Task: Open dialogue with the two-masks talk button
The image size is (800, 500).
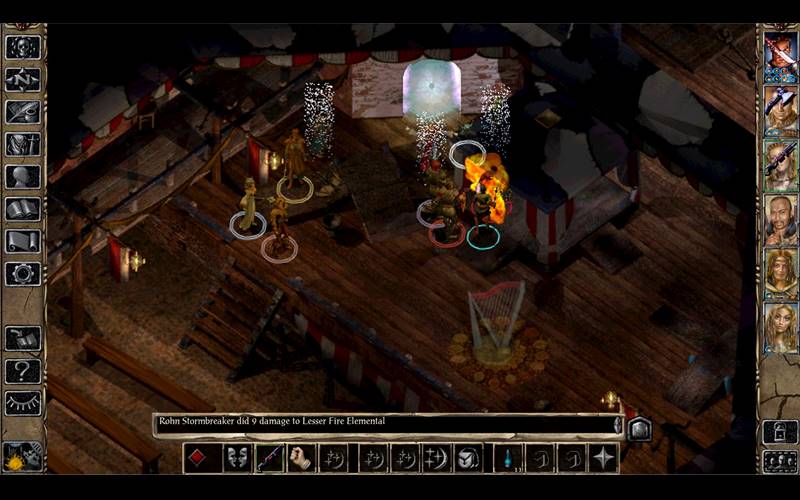Action: coord(236,458)
